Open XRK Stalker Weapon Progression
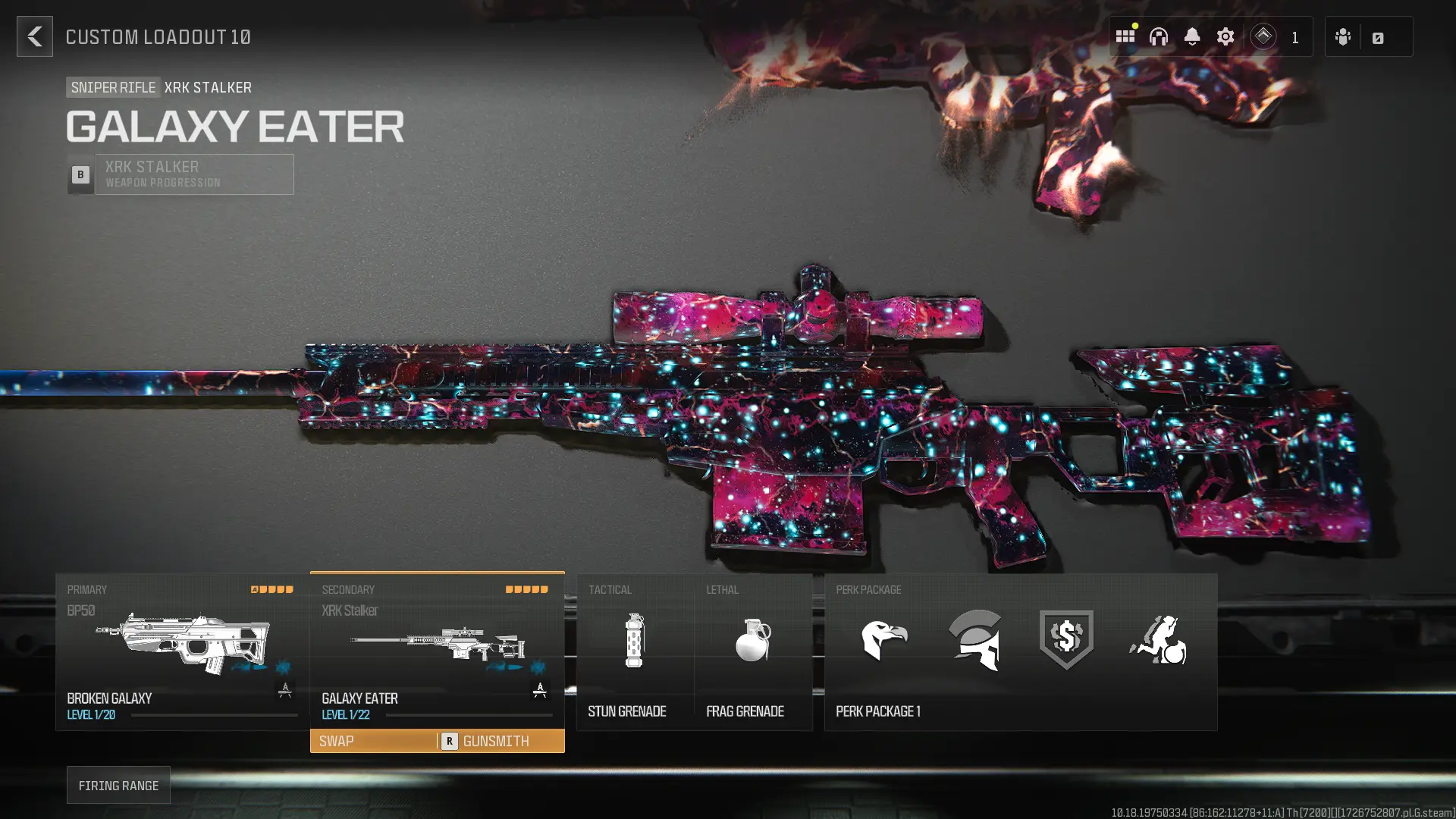The width and height of the screenshot is (1456, 819). click(x=193, y=174)
